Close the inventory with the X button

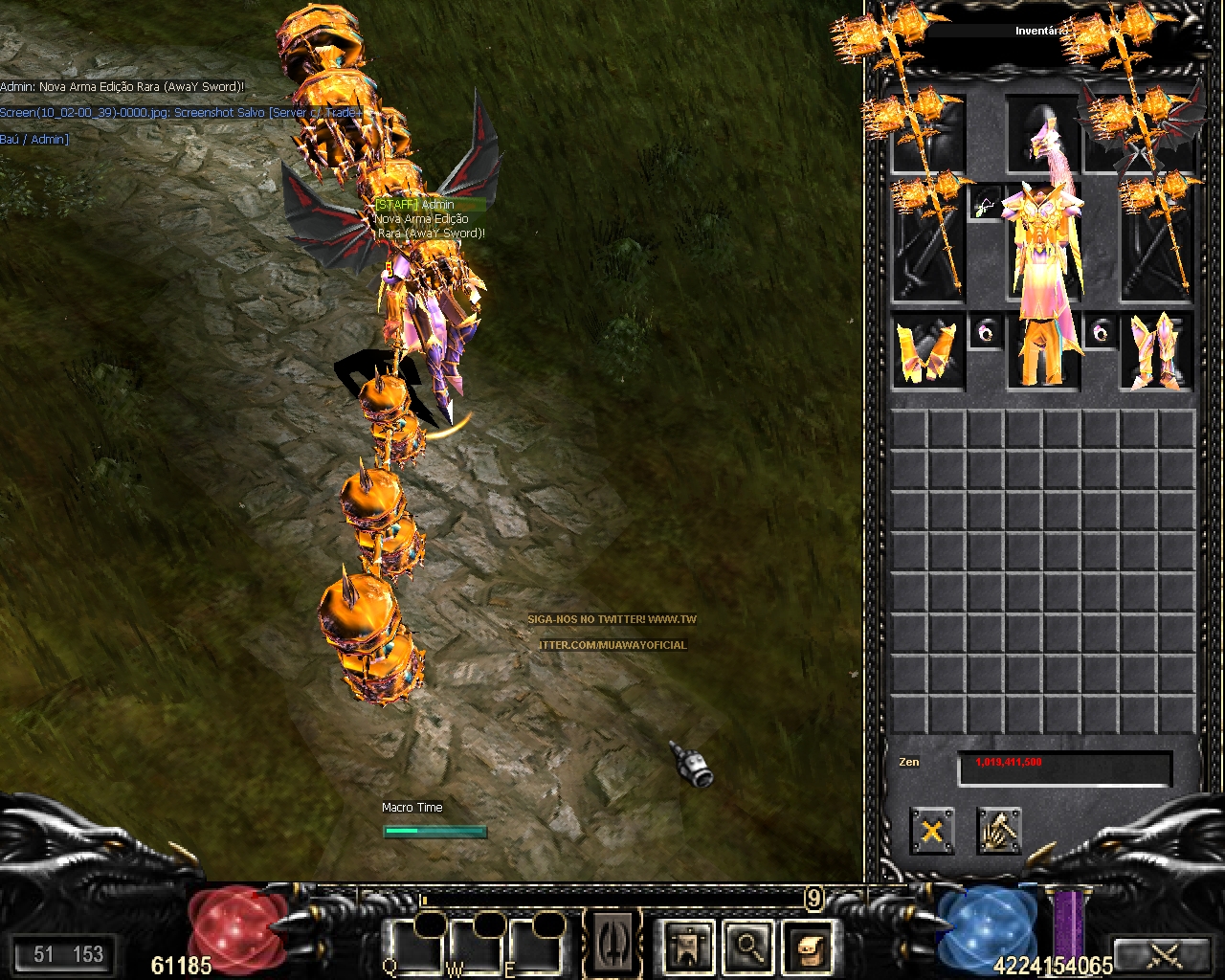pos(931,830)
